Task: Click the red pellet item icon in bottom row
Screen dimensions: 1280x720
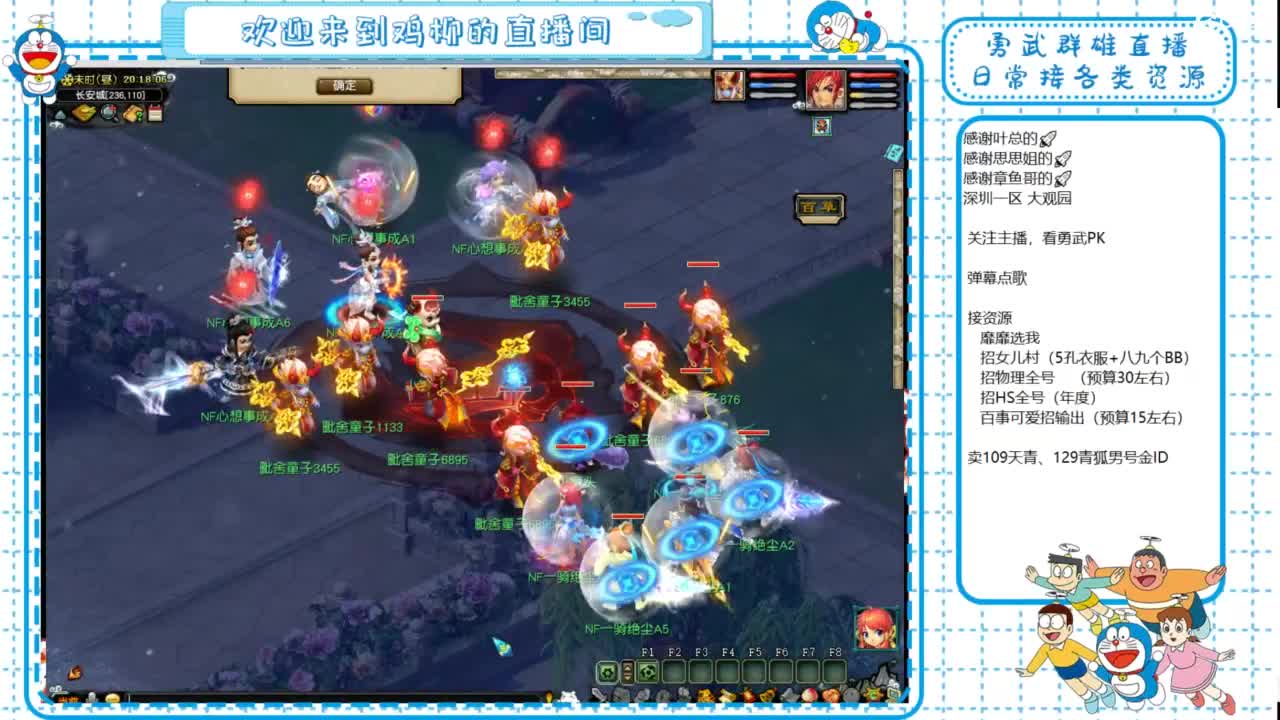Action: (x=807, y=695)
